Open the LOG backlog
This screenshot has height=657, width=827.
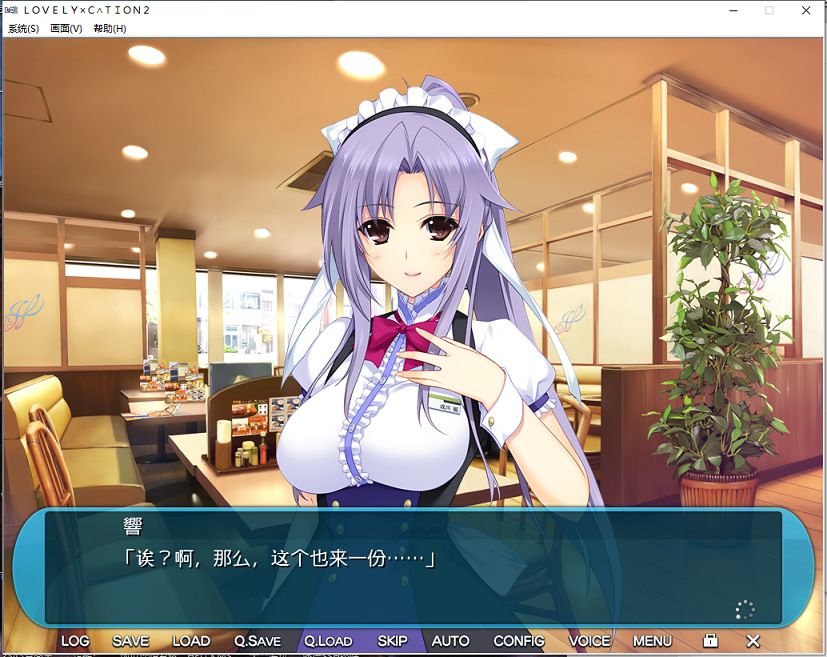(75, 641)
